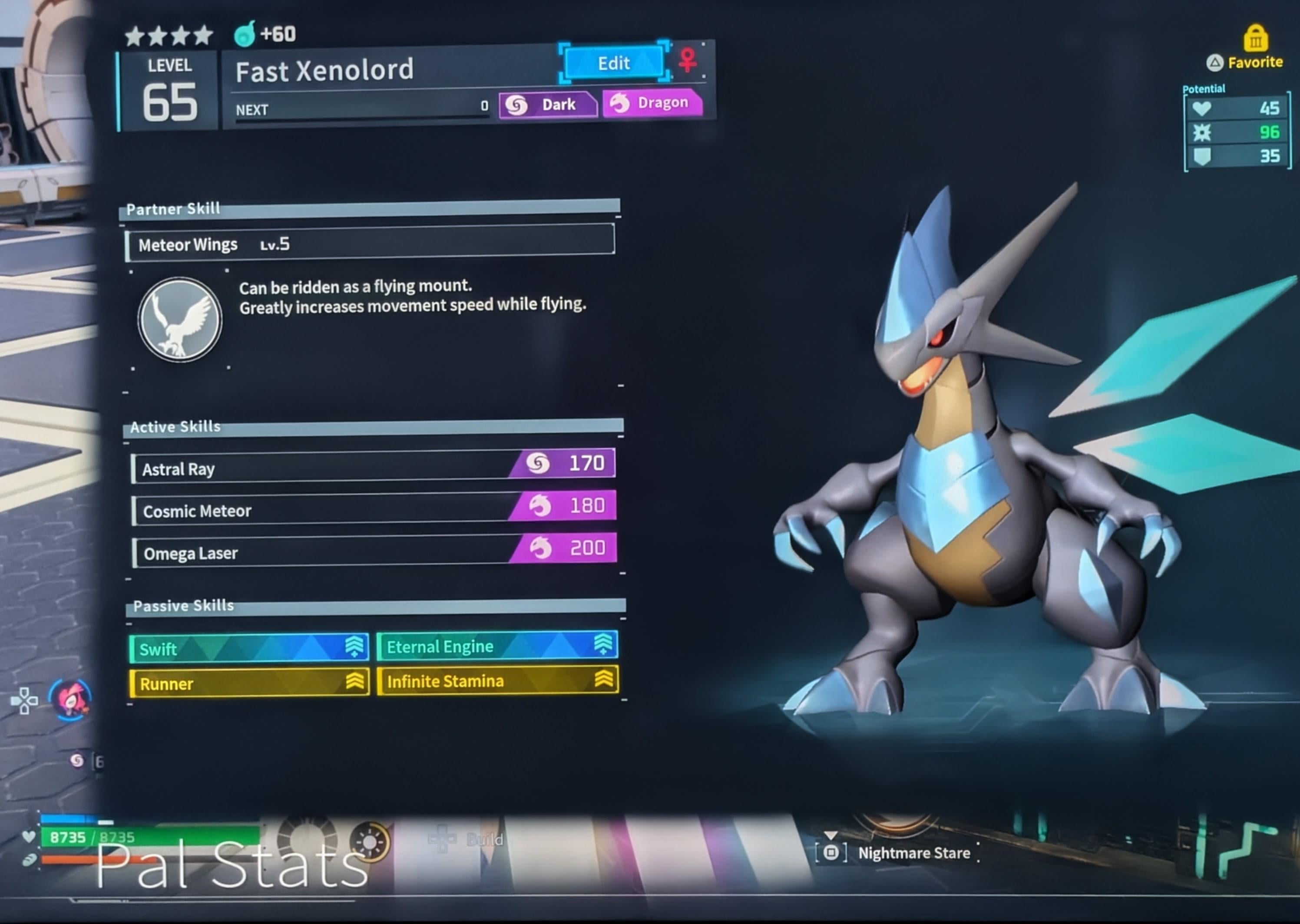The width and height of the screenshot is (1300, 924).
Task: Select the Swift passive skill
Action: (x=249, y=648)
